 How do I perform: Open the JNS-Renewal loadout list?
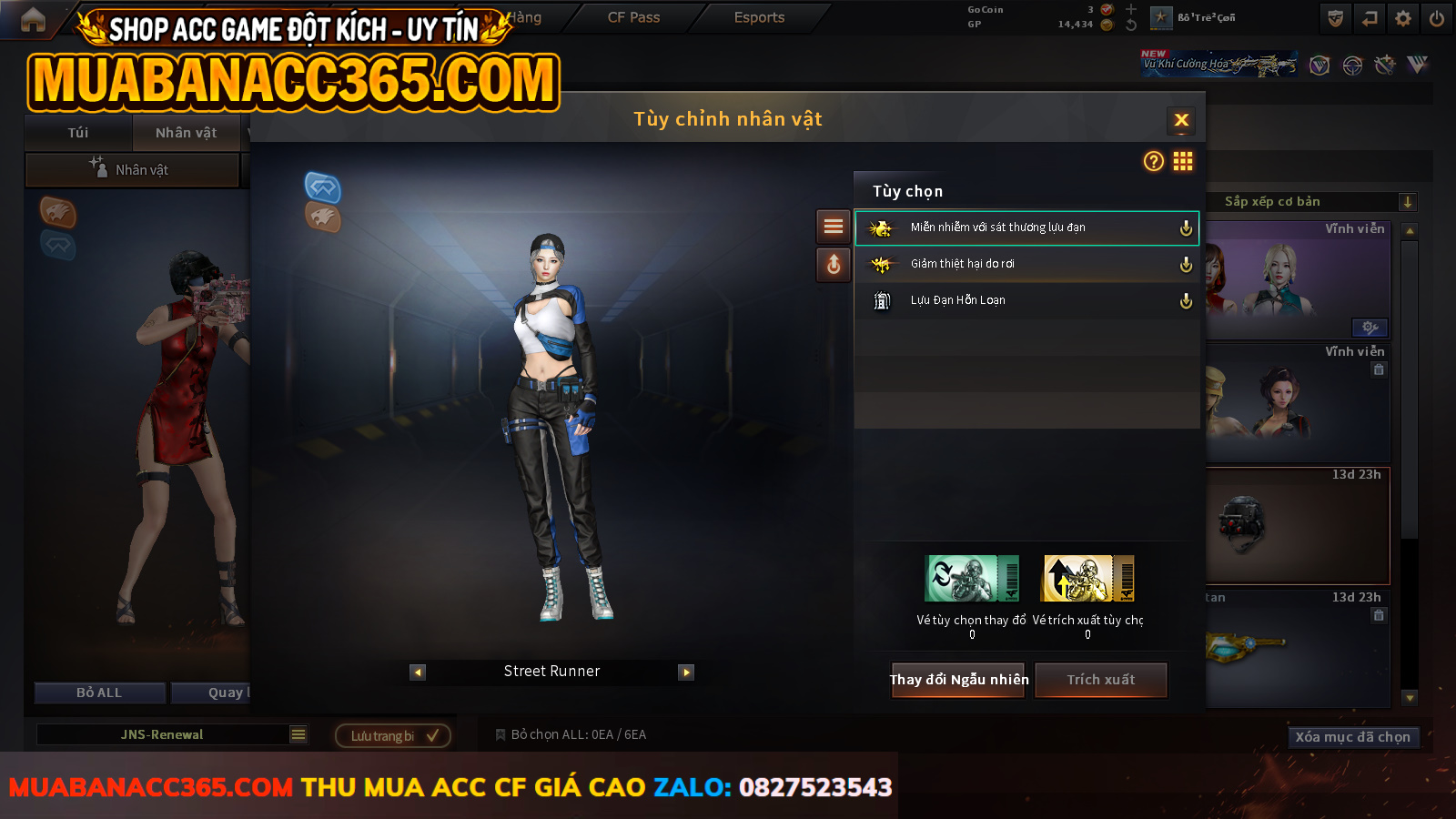[x=298, y=734]
